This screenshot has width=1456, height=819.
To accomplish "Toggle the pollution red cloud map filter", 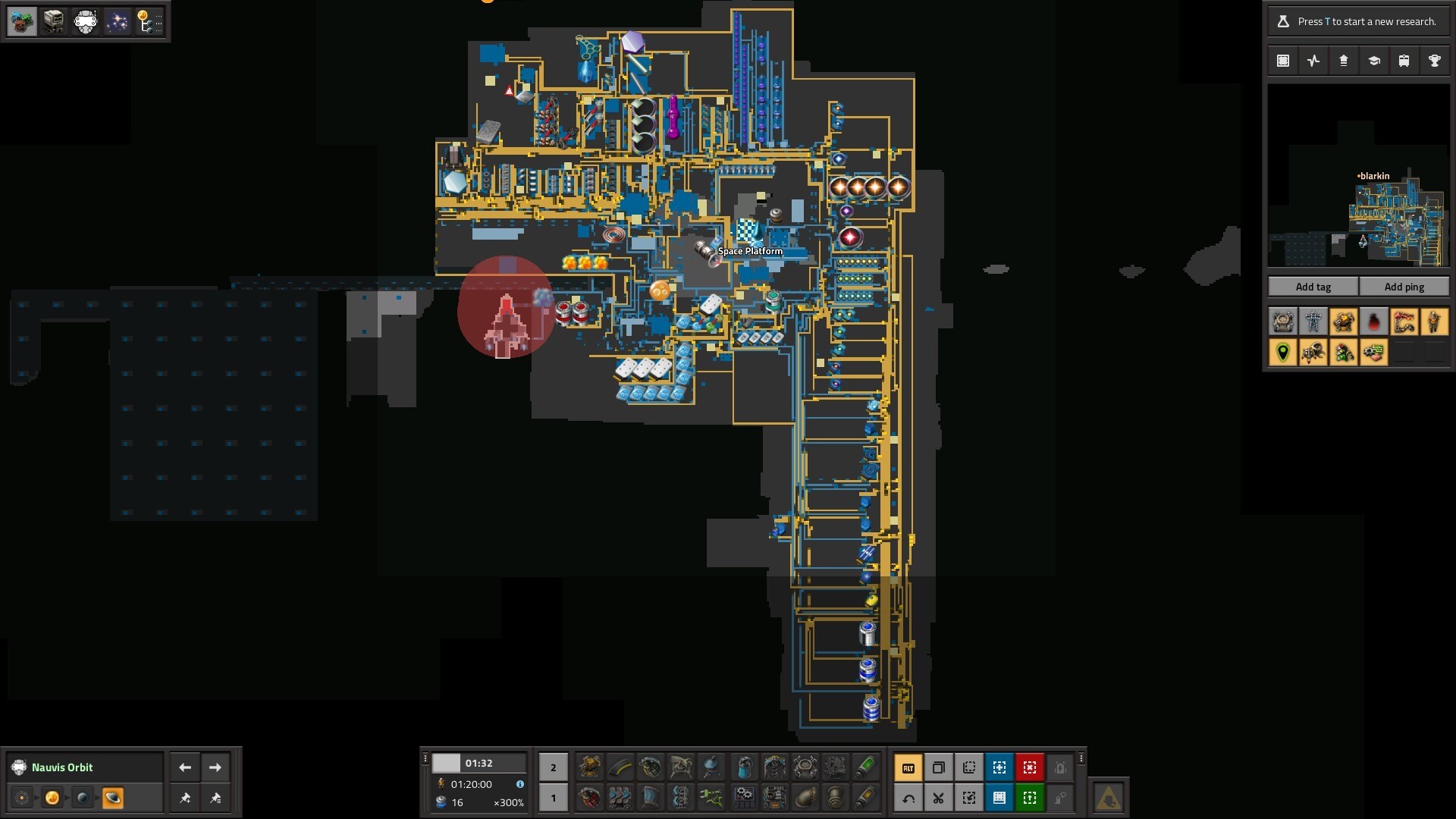I will pyautogui.click(x=1373, y=322).
